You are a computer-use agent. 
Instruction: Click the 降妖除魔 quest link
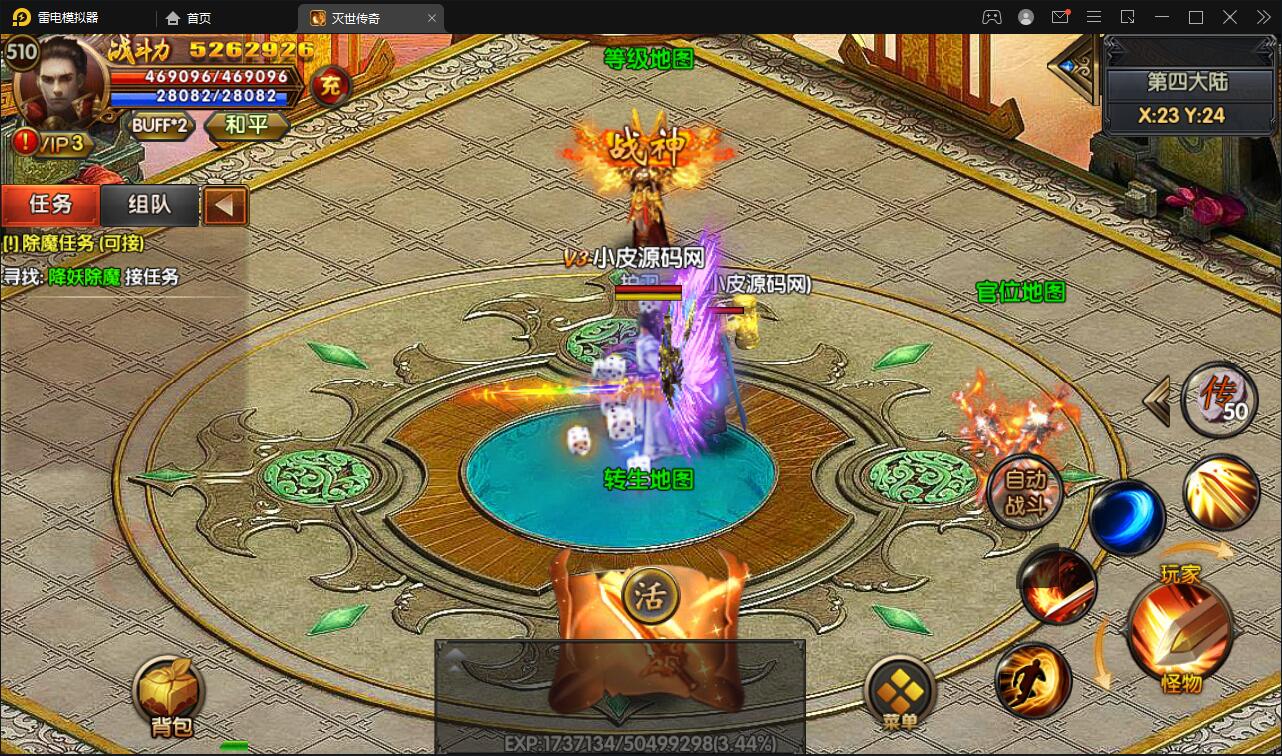click(x=85, y=277)
